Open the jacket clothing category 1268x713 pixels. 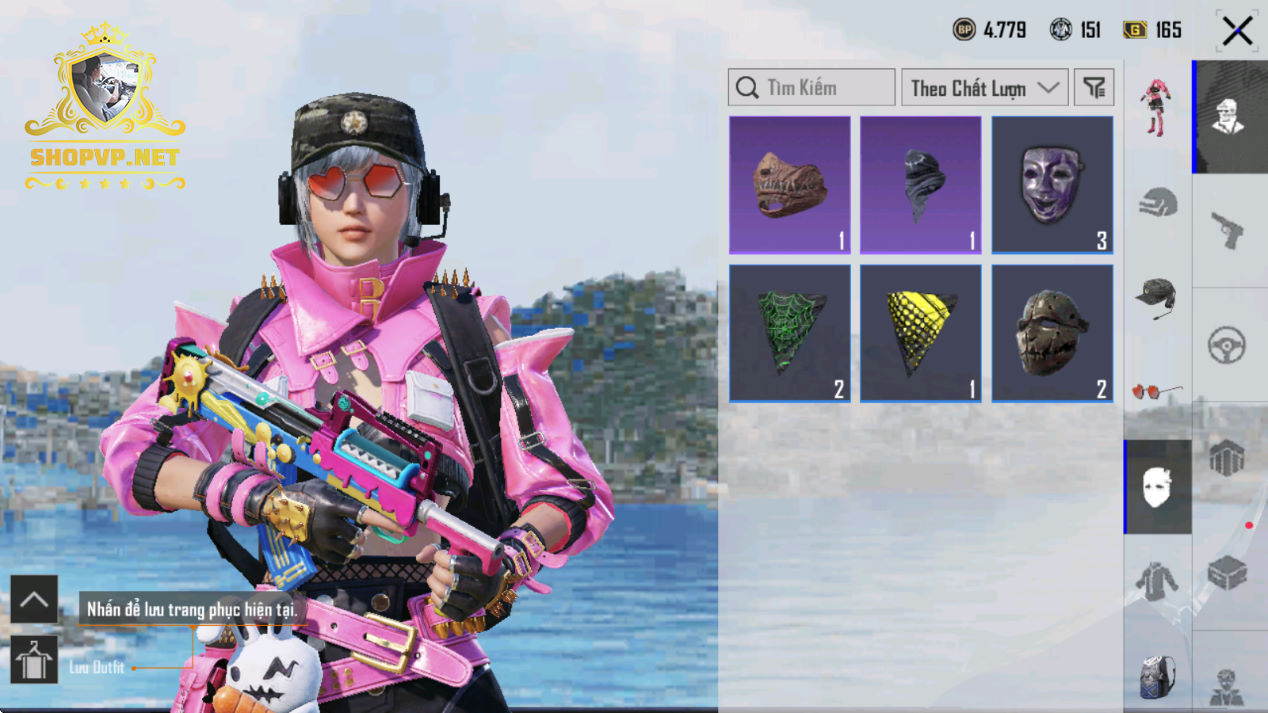[1157, 581]
